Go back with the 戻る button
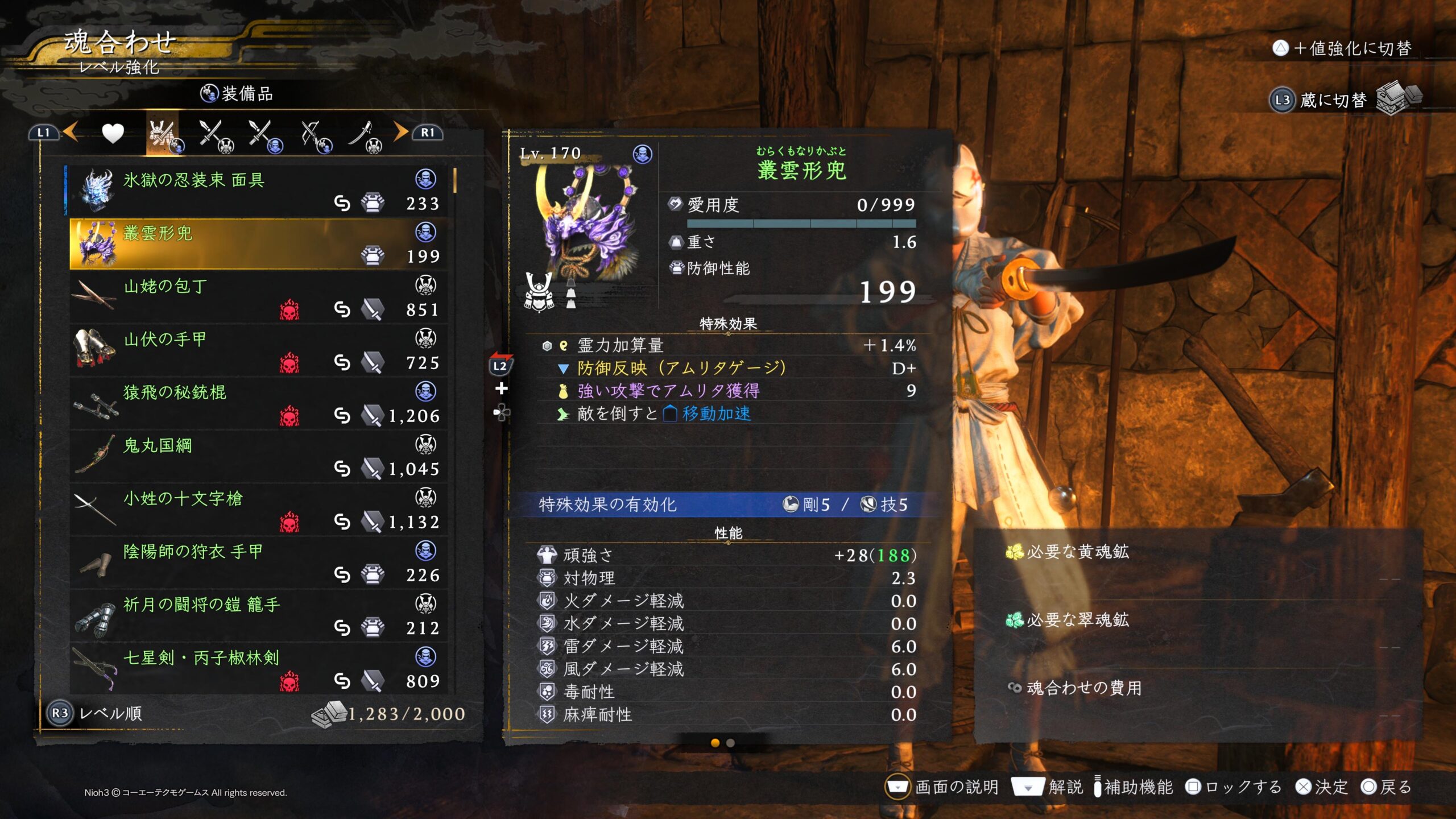Screen dimensions: 1456x819 pos(1387,787)
